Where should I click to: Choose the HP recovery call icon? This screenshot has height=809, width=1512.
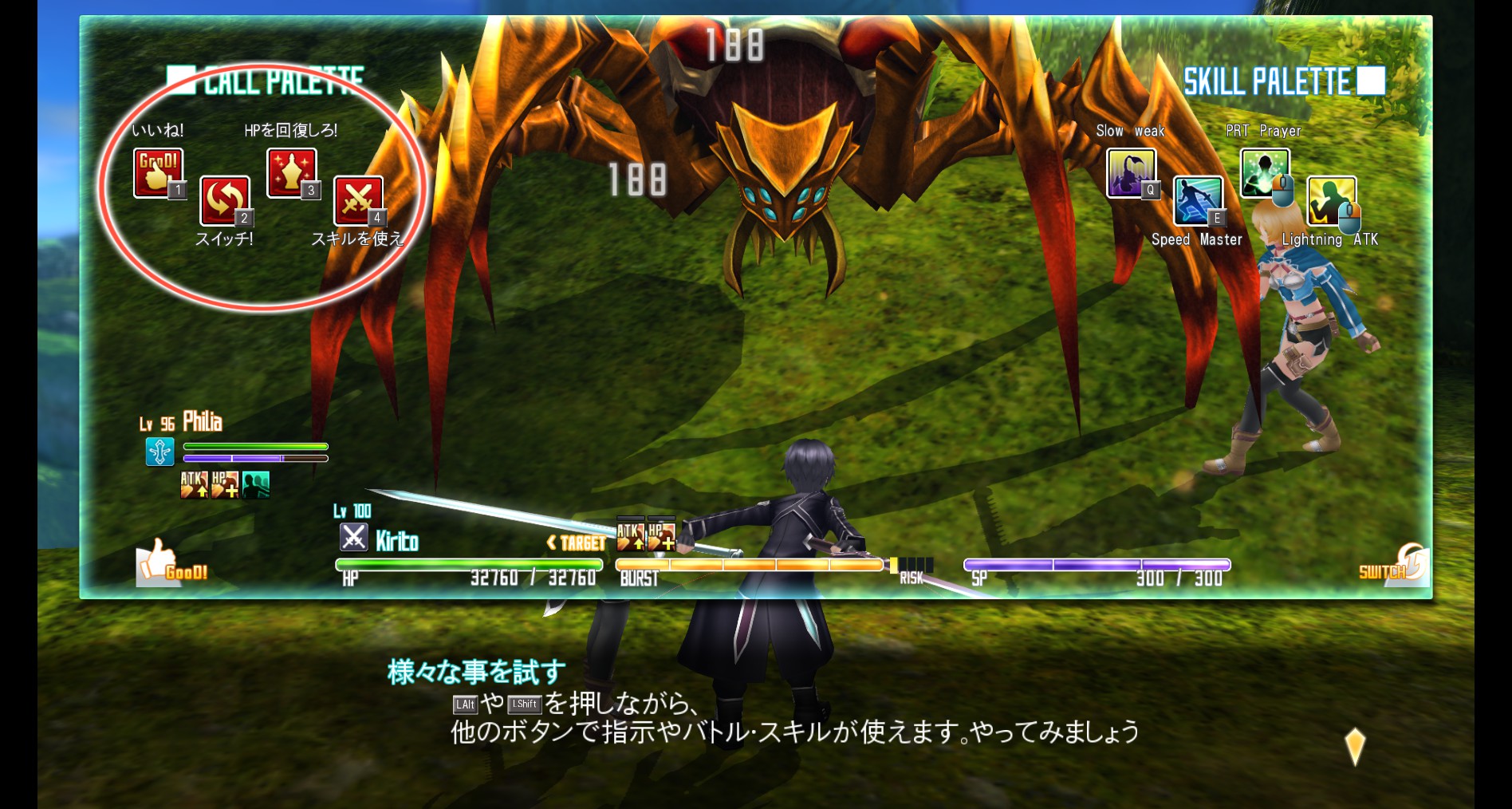point(291,172)
